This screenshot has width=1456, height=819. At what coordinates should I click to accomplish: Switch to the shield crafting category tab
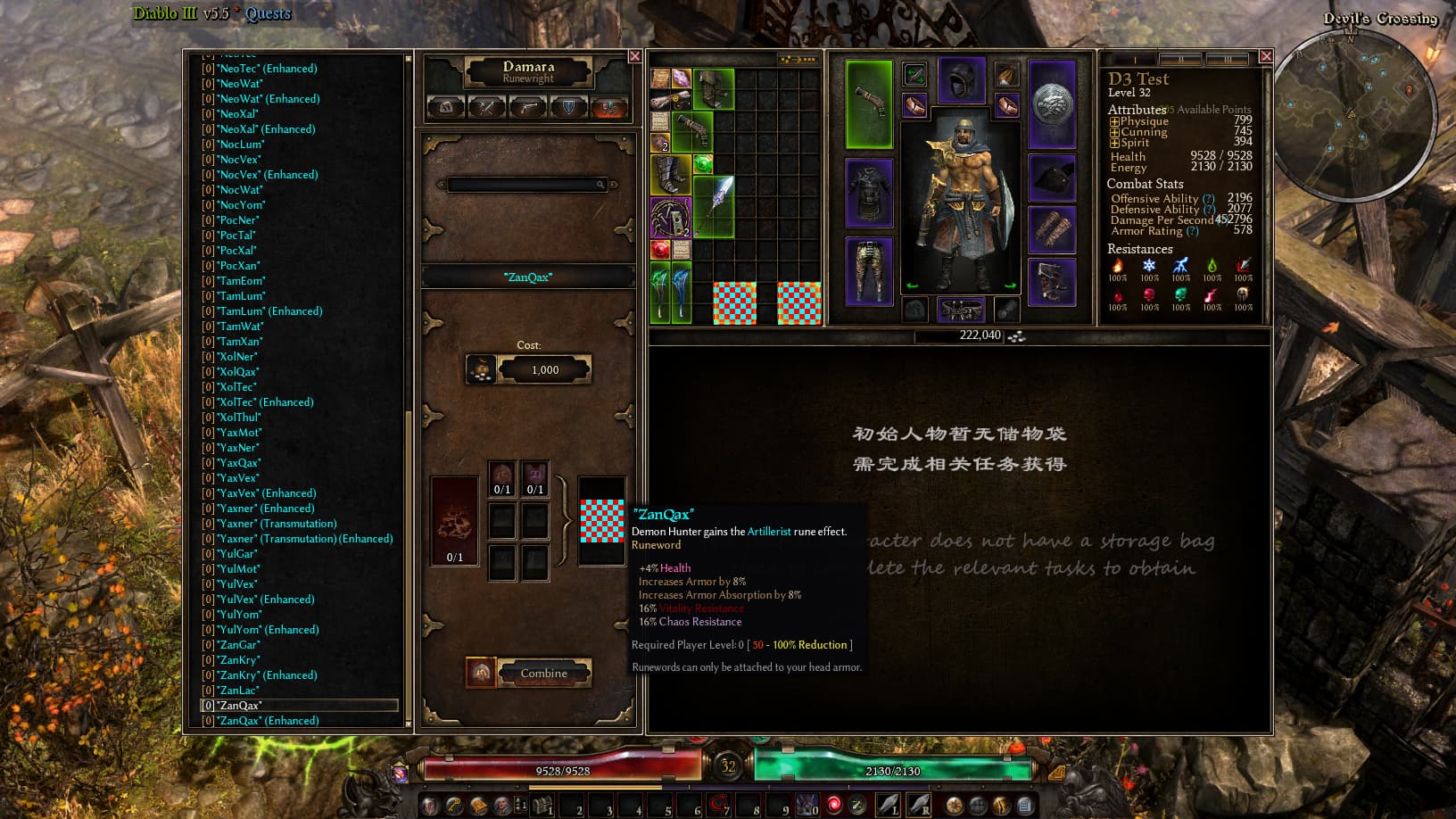point(568,108)
